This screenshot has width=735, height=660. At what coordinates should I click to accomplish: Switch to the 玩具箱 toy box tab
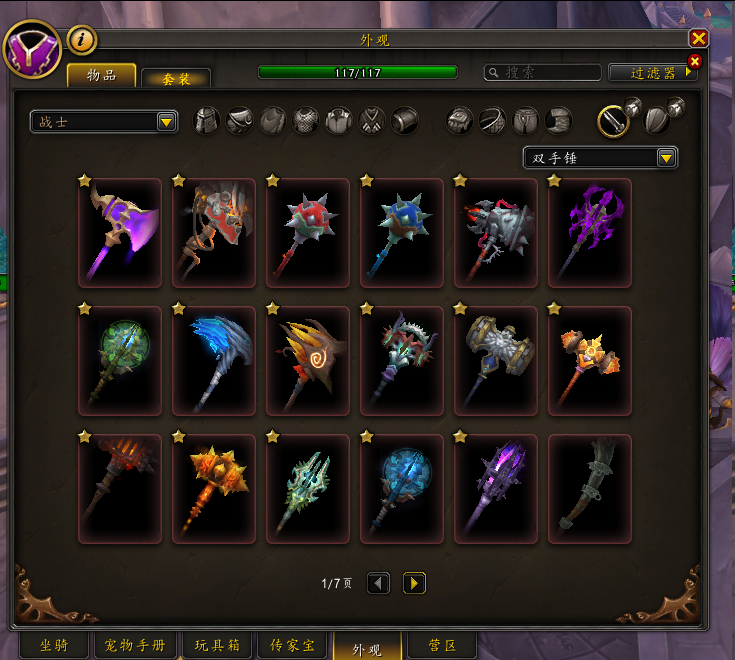(217, 645)
